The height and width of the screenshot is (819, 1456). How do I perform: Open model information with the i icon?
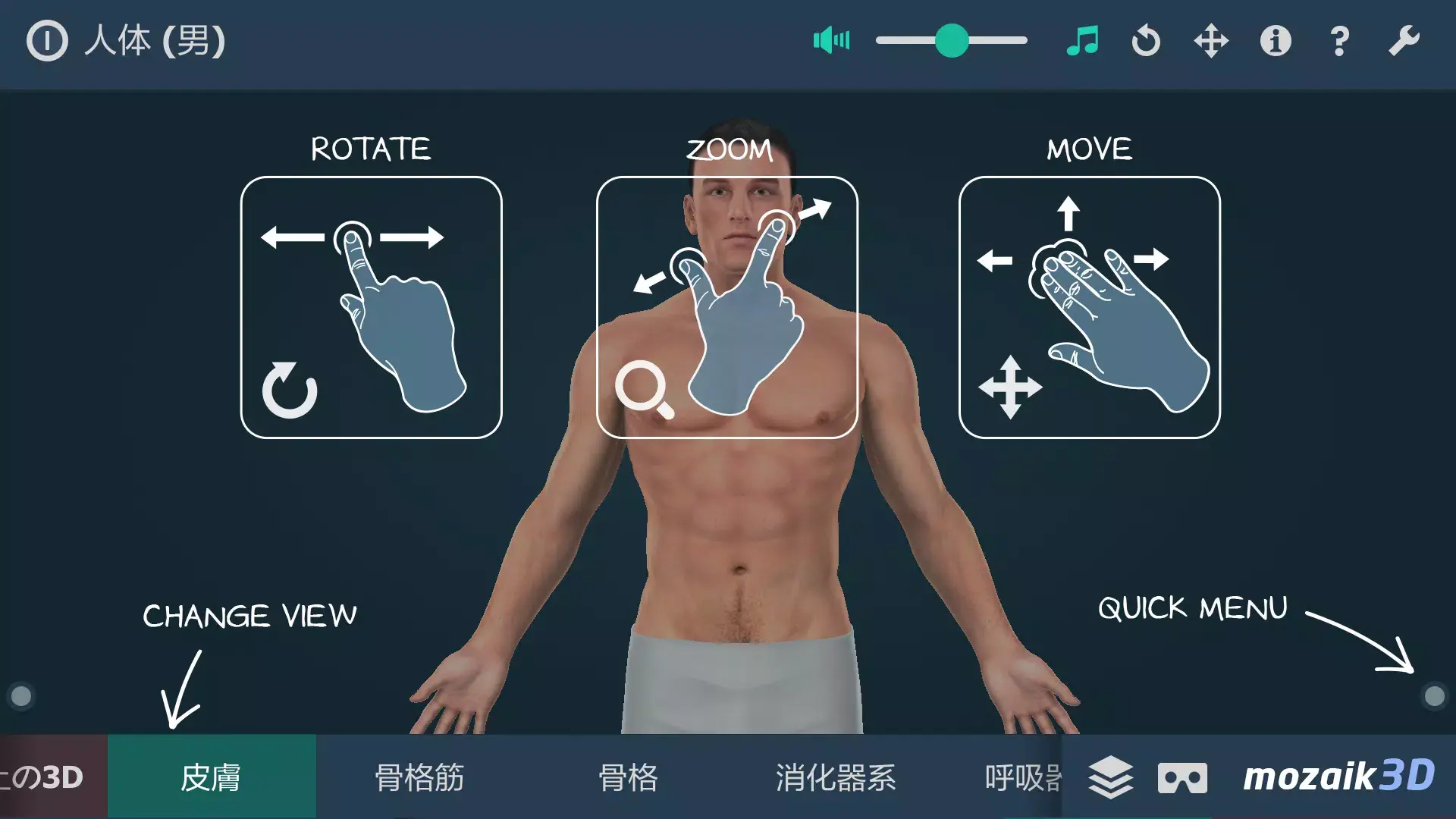(1275, 41)
